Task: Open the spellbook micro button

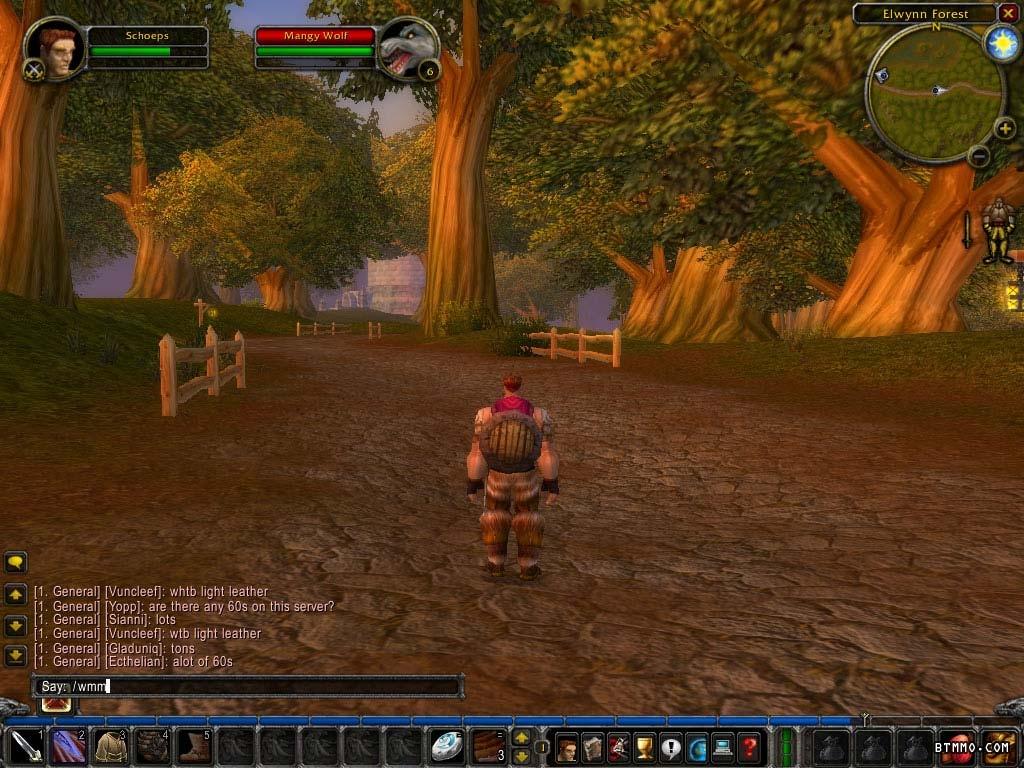Action: click(593, 747)
